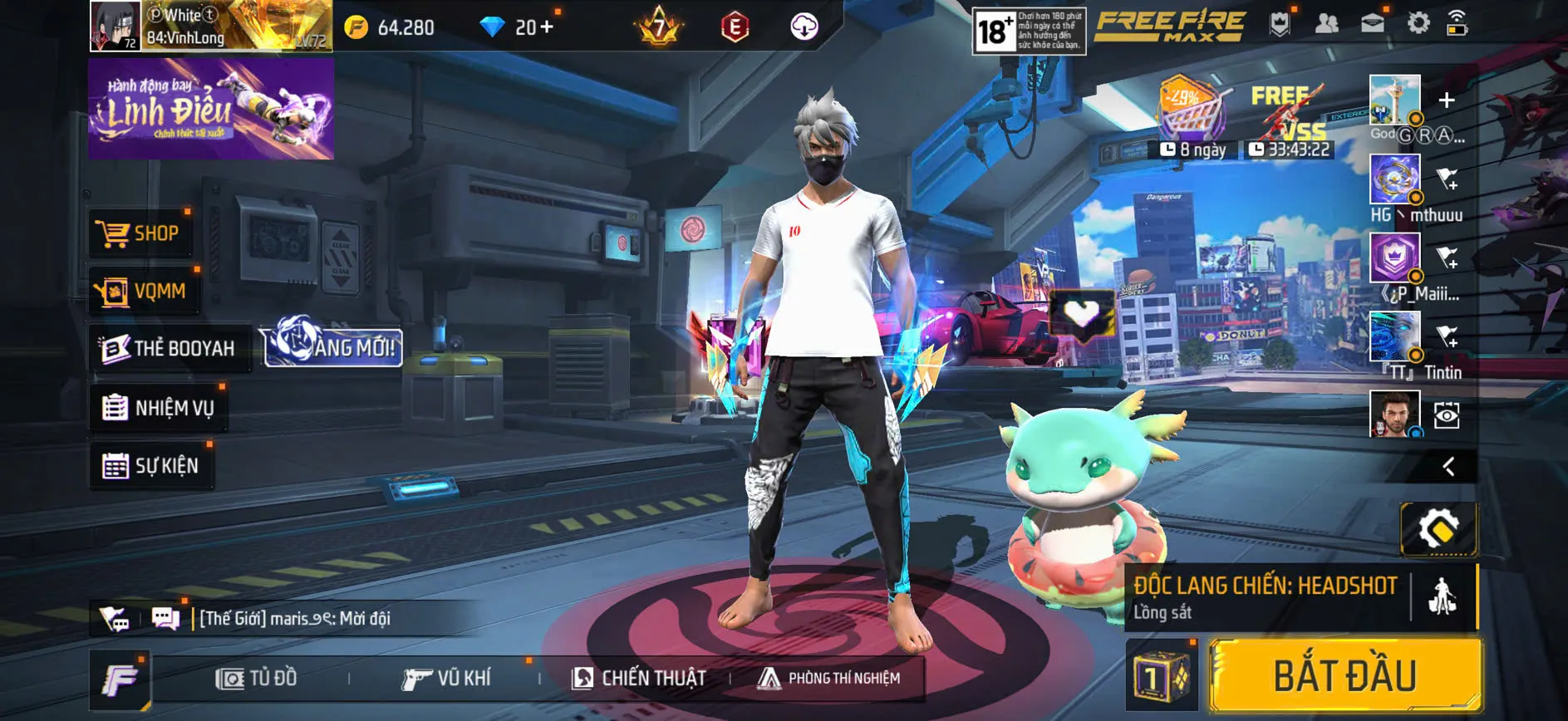
Task: Click the cloud download icon
Action: click(804, 26)
